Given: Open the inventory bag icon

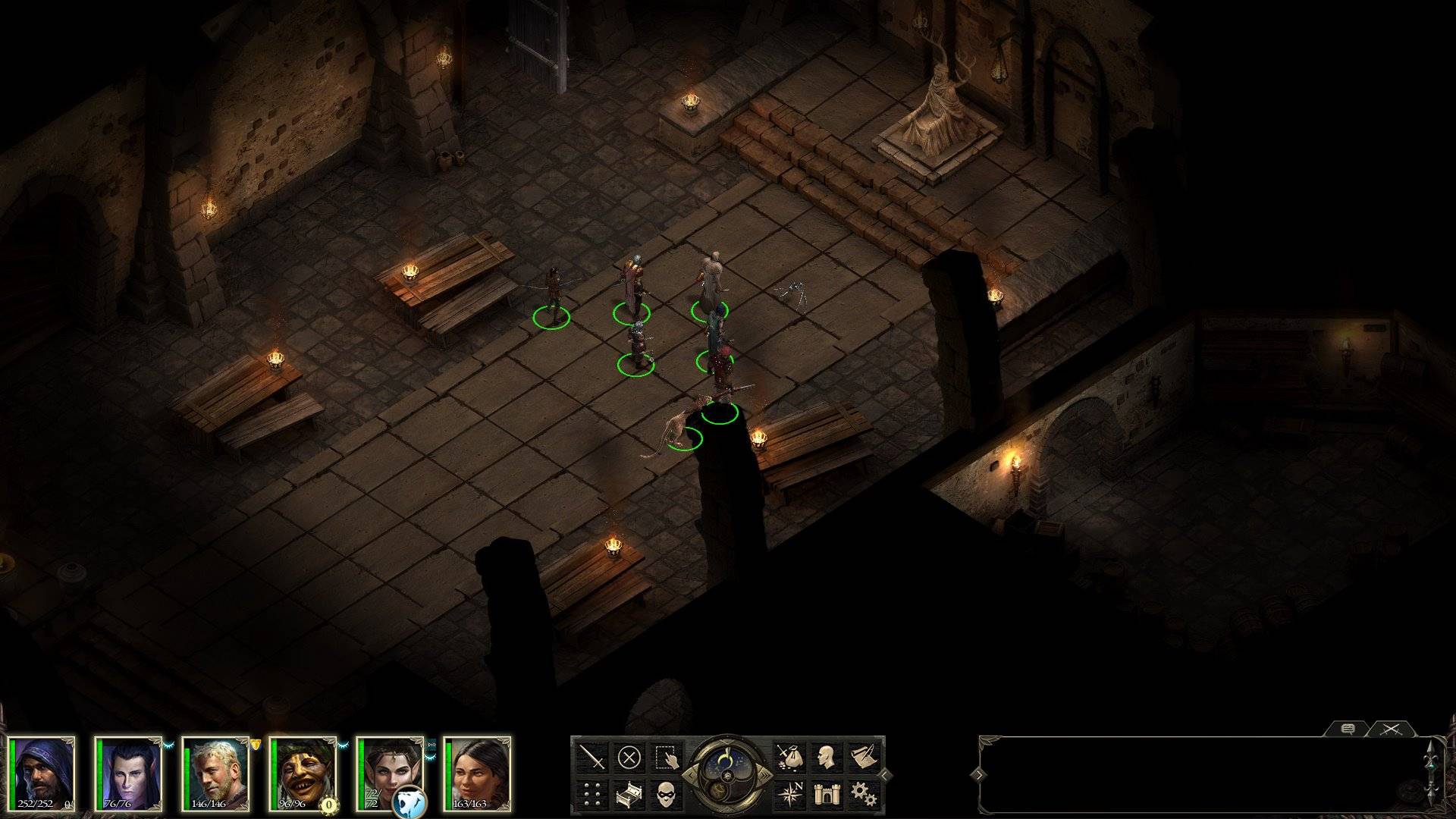Looking at the screenshot, I should (789, 757).
